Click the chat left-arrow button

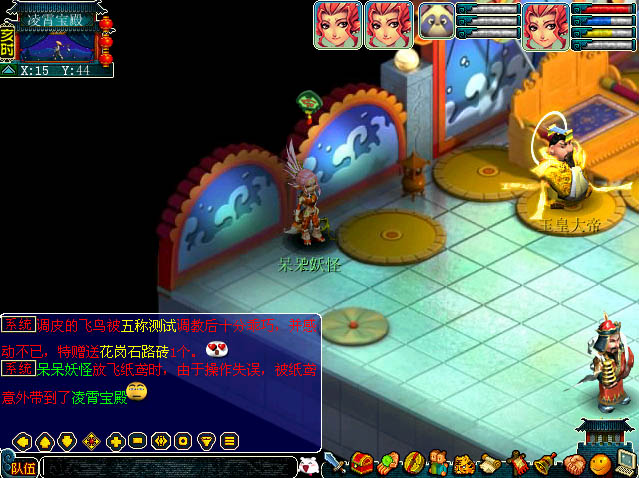coord(21,441)
